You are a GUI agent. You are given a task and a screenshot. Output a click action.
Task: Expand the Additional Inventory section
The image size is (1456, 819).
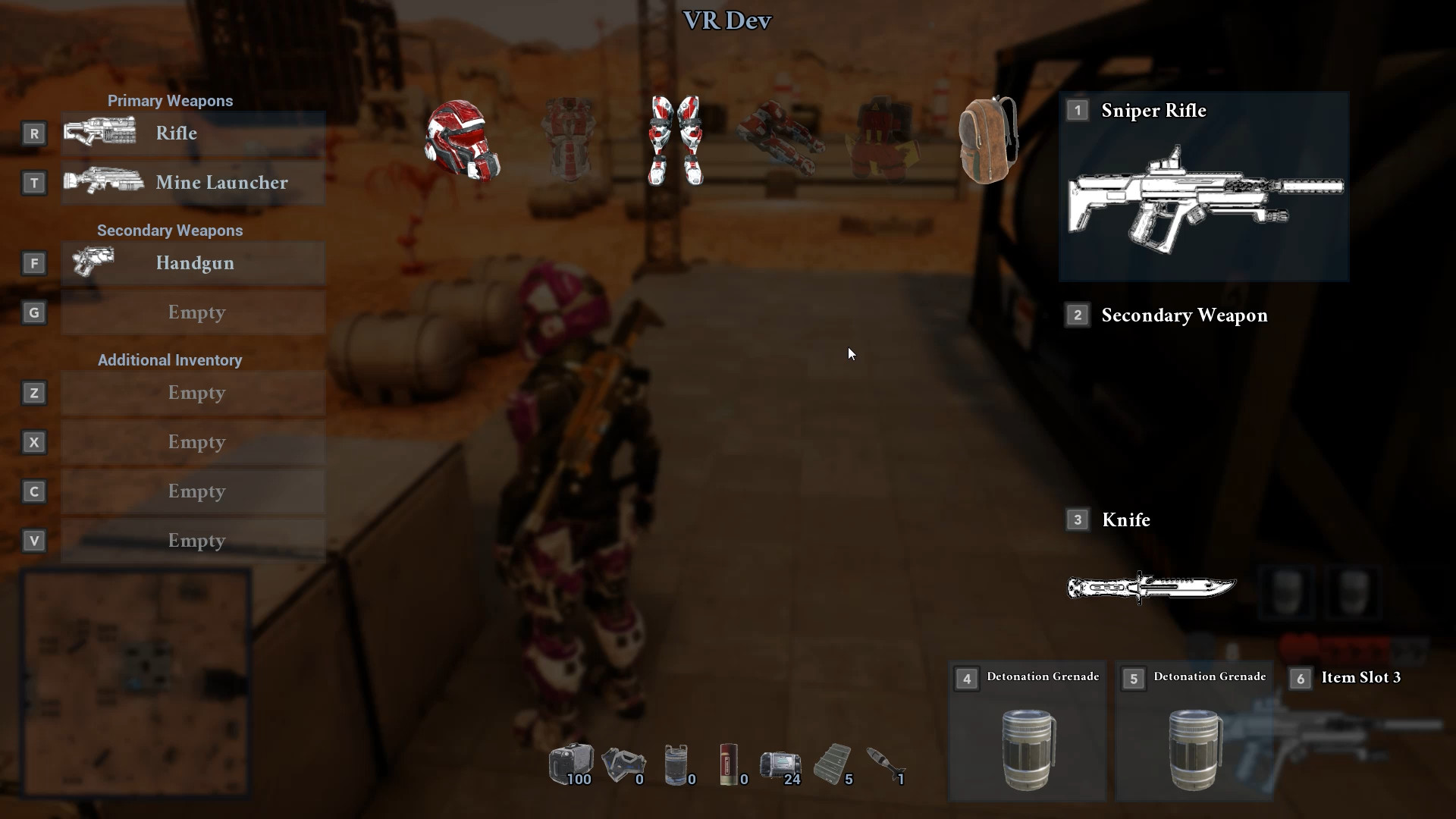point(169,360)
